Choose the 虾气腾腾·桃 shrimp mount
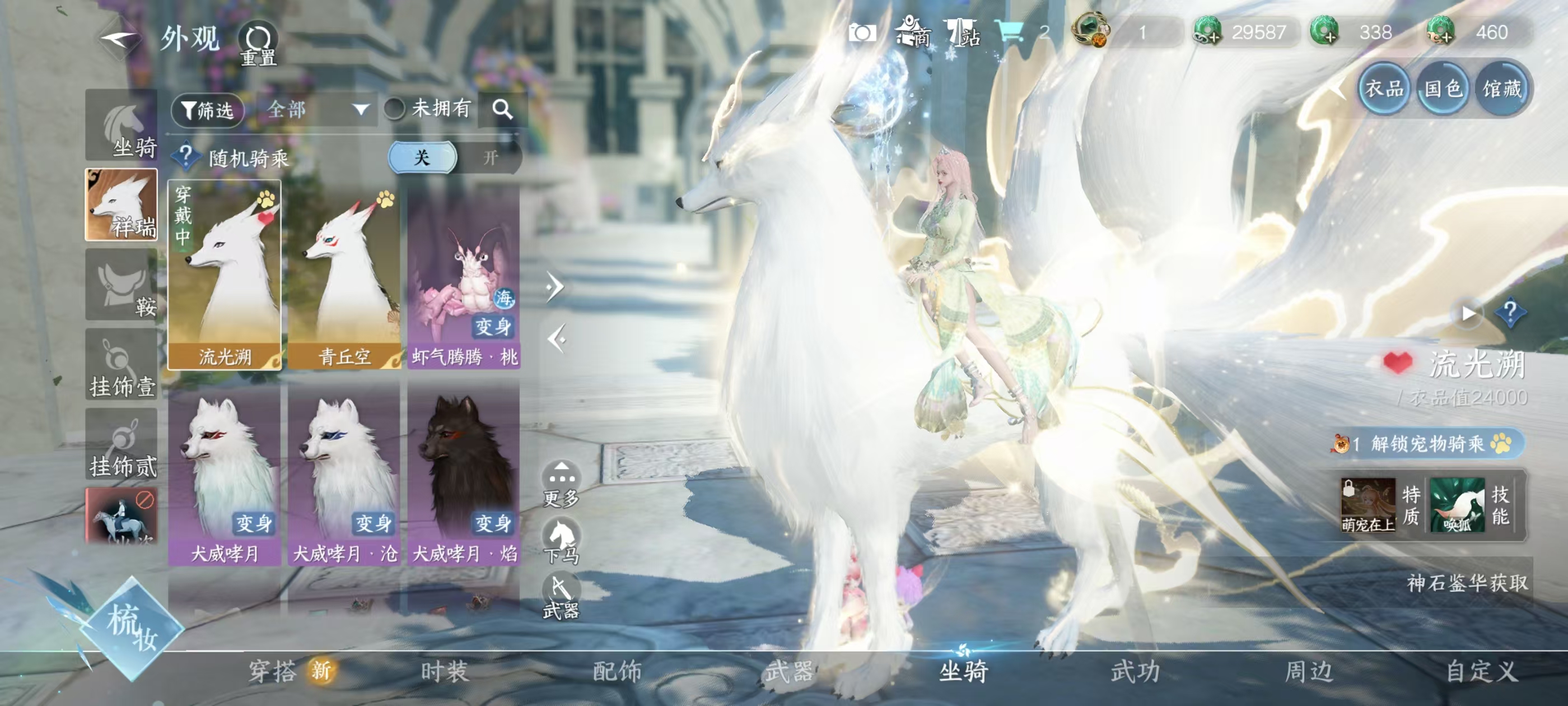The width and height of the screenshot is (1568, 706). (x=464, y=275)
